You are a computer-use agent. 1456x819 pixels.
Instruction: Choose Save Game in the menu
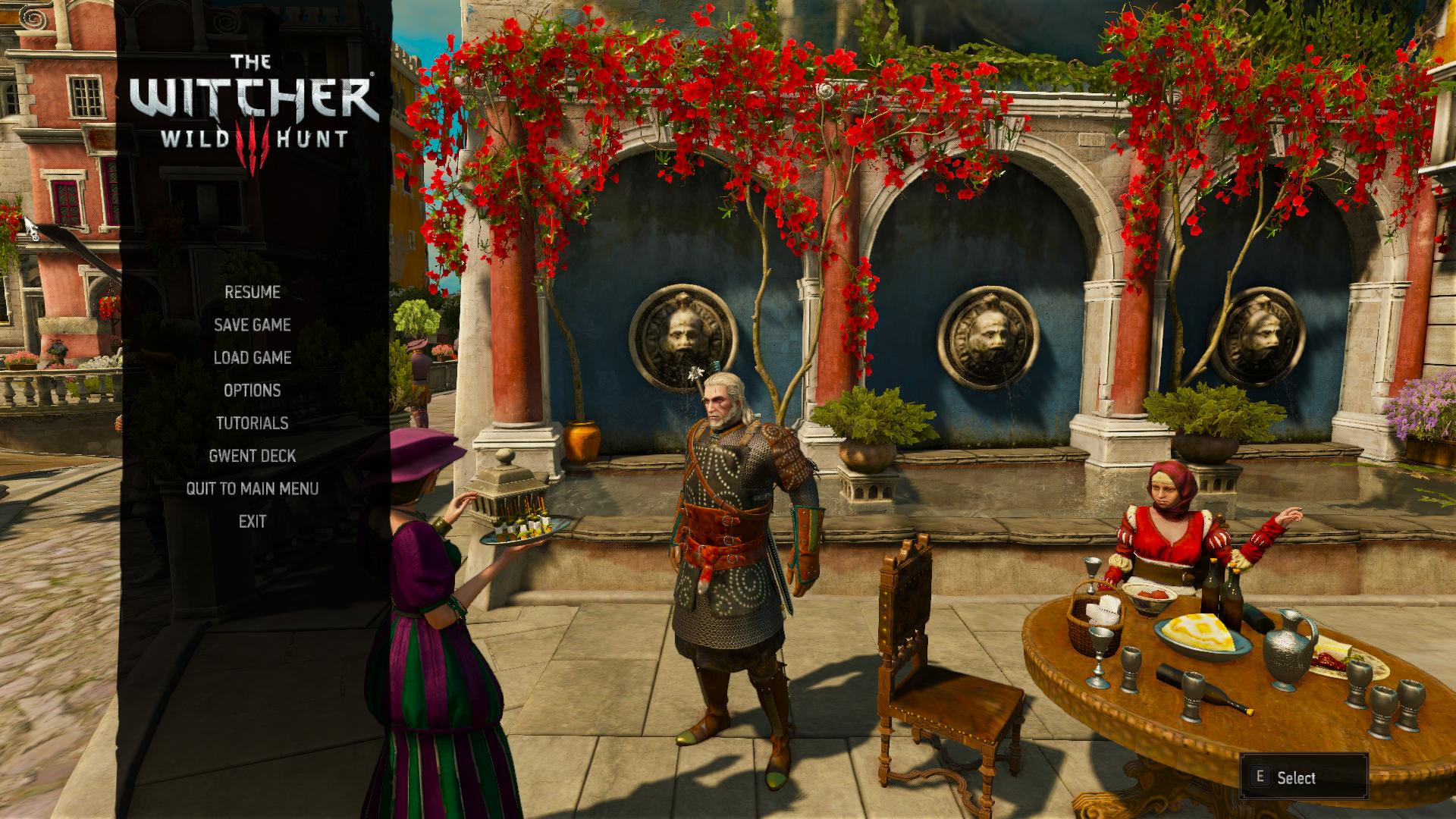tap(253, 325)
